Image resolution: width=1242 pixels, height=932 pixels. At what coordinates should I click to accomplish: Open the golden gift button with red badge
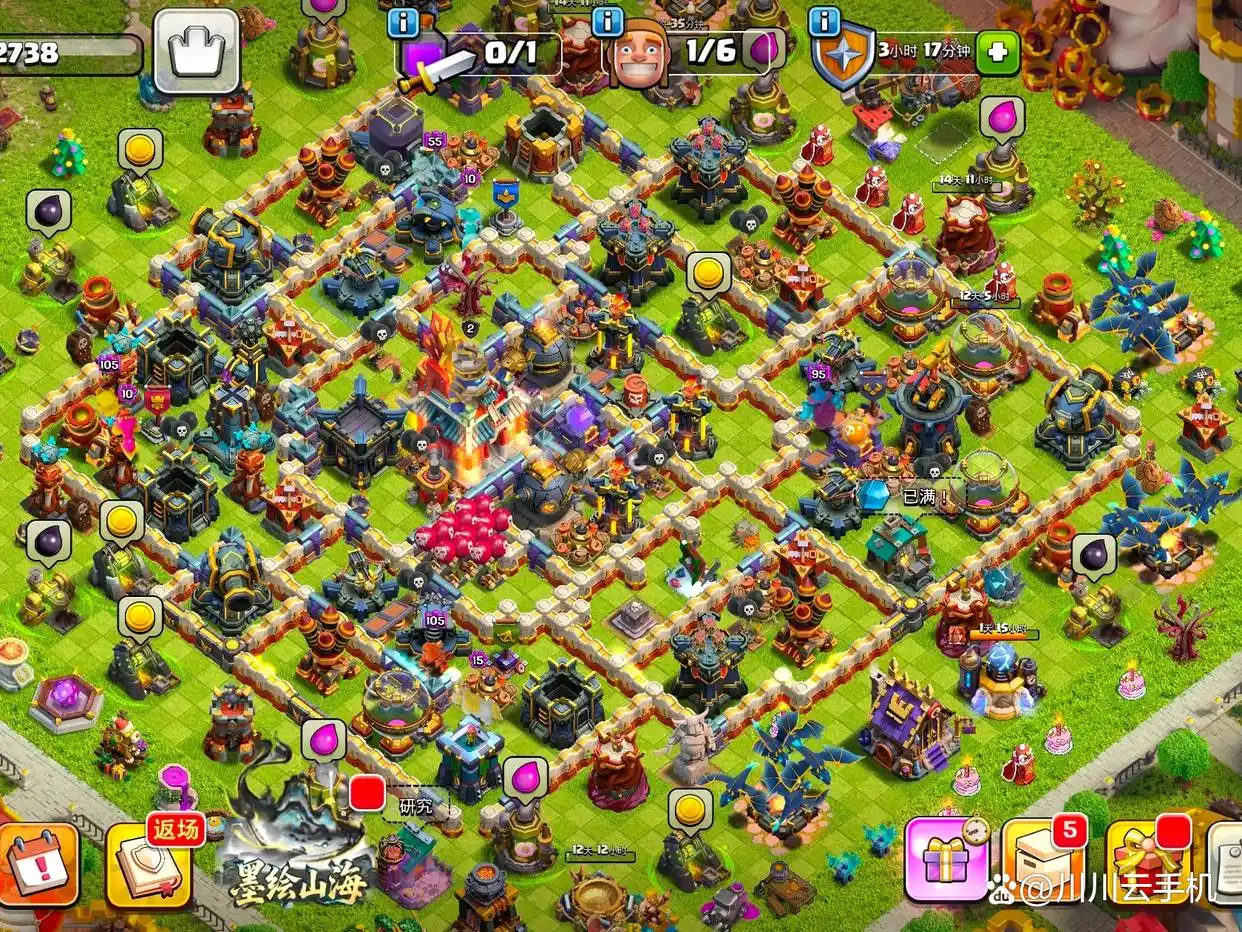coord(1146,860)
